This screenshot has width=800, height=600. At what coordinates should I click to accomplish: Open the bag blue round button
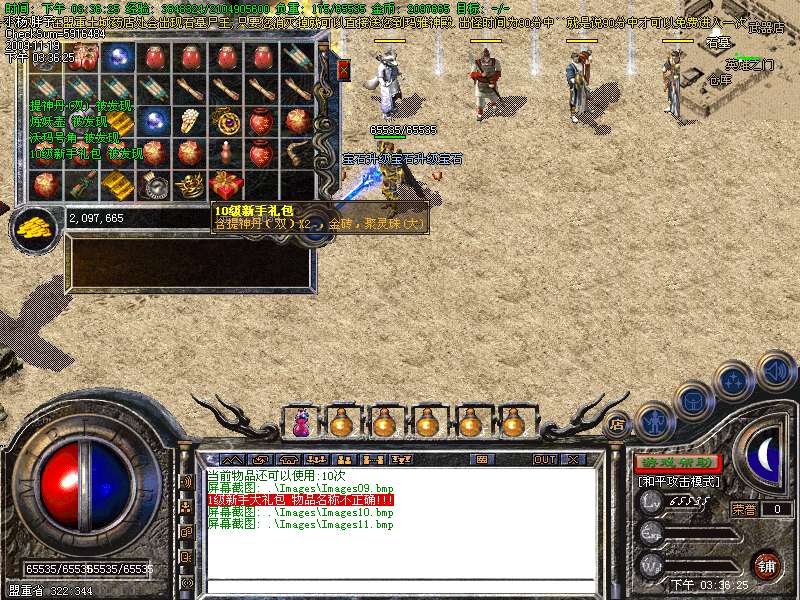pos(694,400)
